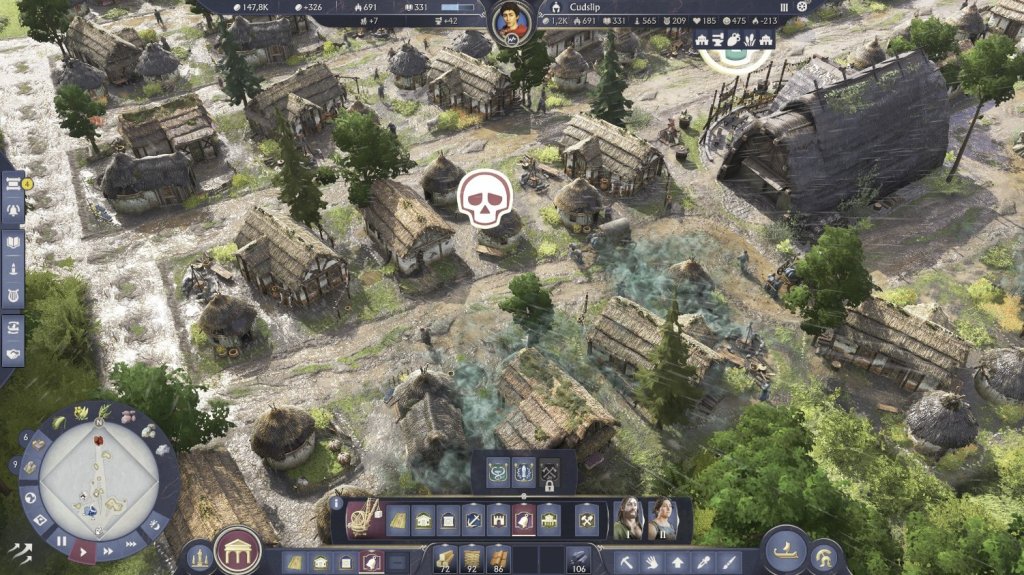Select the upgrade arrow tool
Screen dimensions: 1024x575
(678, 561)
